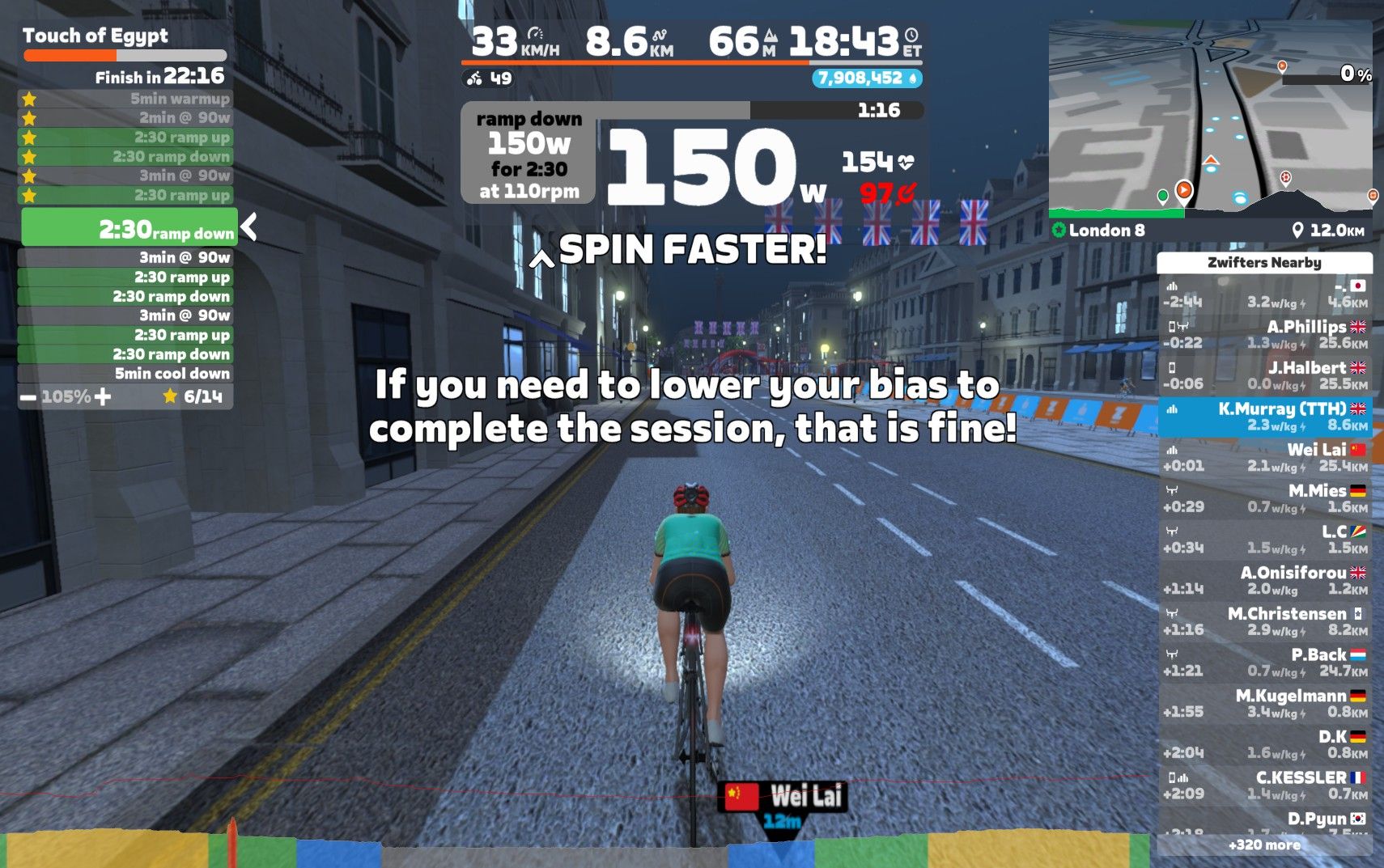The image size is (1384, 868).
Task: Click the Wei Lai rider name tag
Action: (783, 797)
